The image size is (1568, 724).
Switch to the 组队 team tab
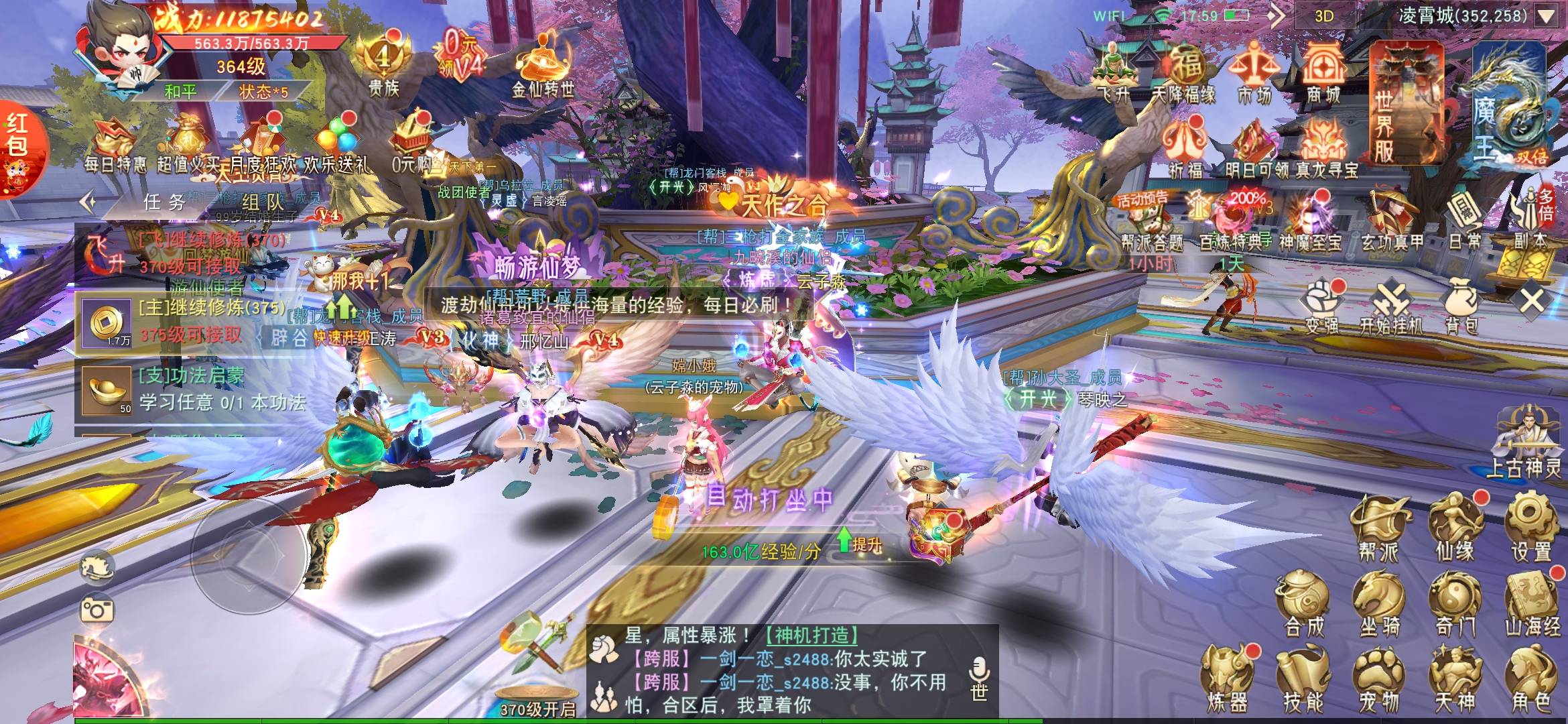pos(261,202)
